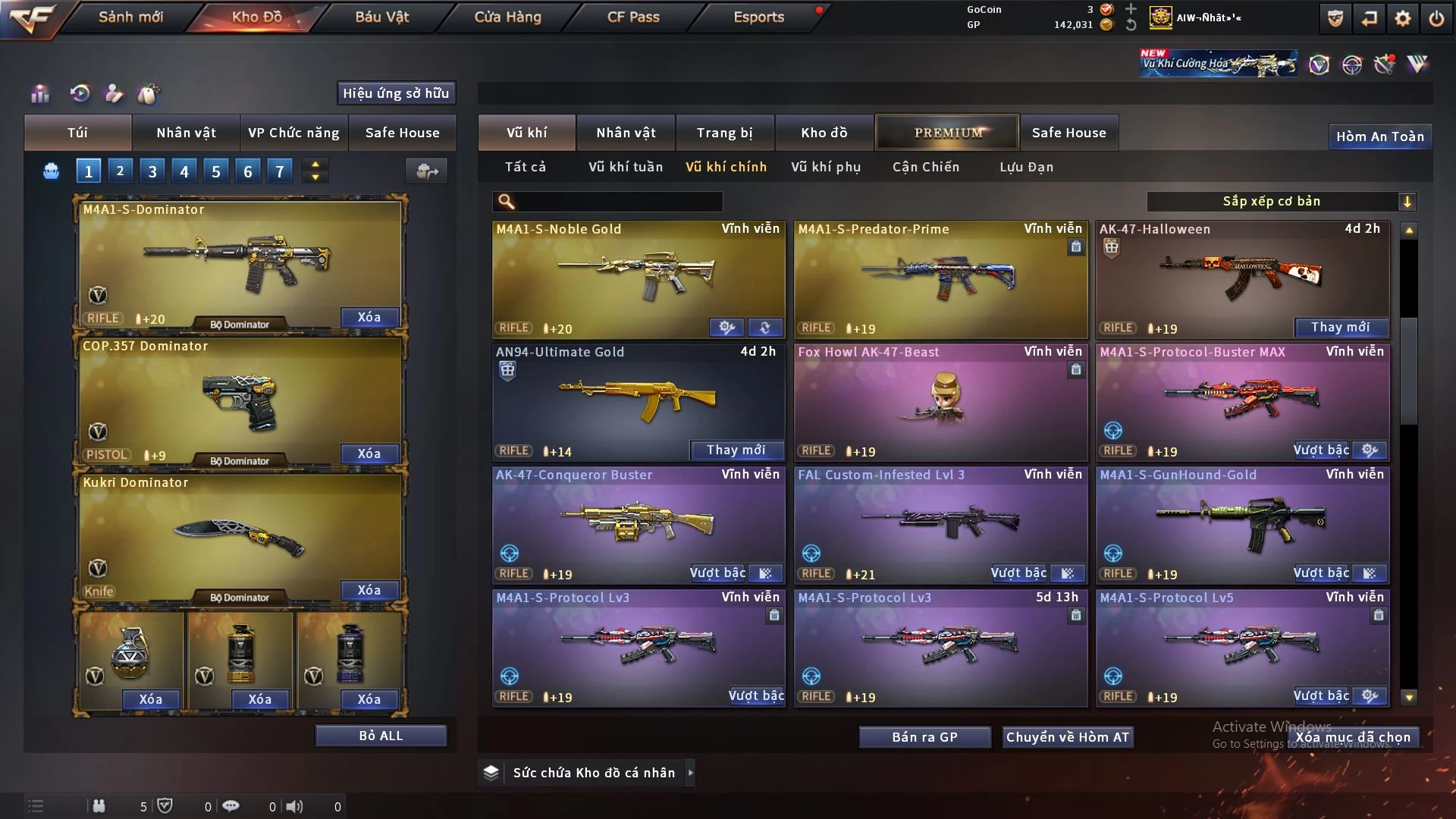Click Chuyển về Hòm AT button

coord(1067,737)
